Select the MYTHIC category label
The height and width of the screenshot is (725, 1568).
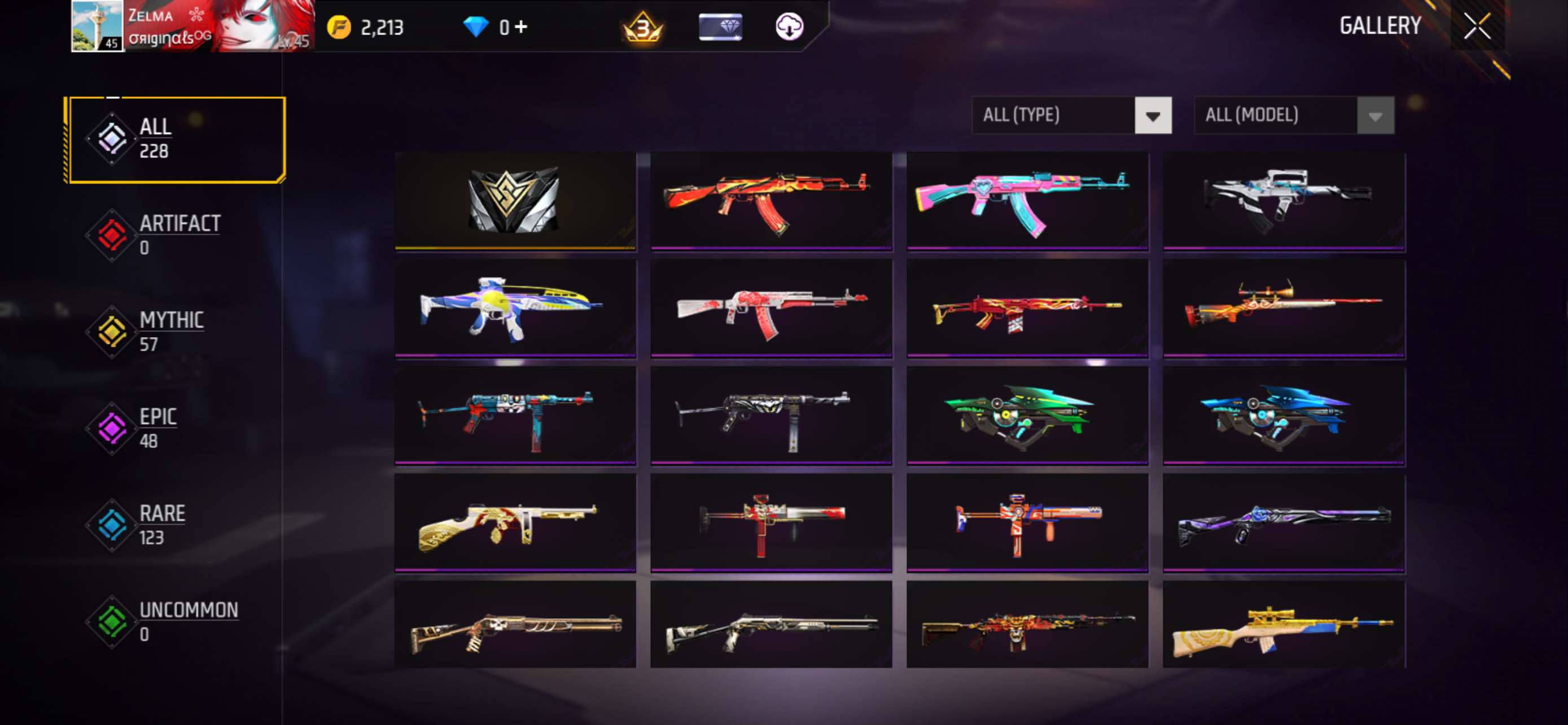coord(171,319)
